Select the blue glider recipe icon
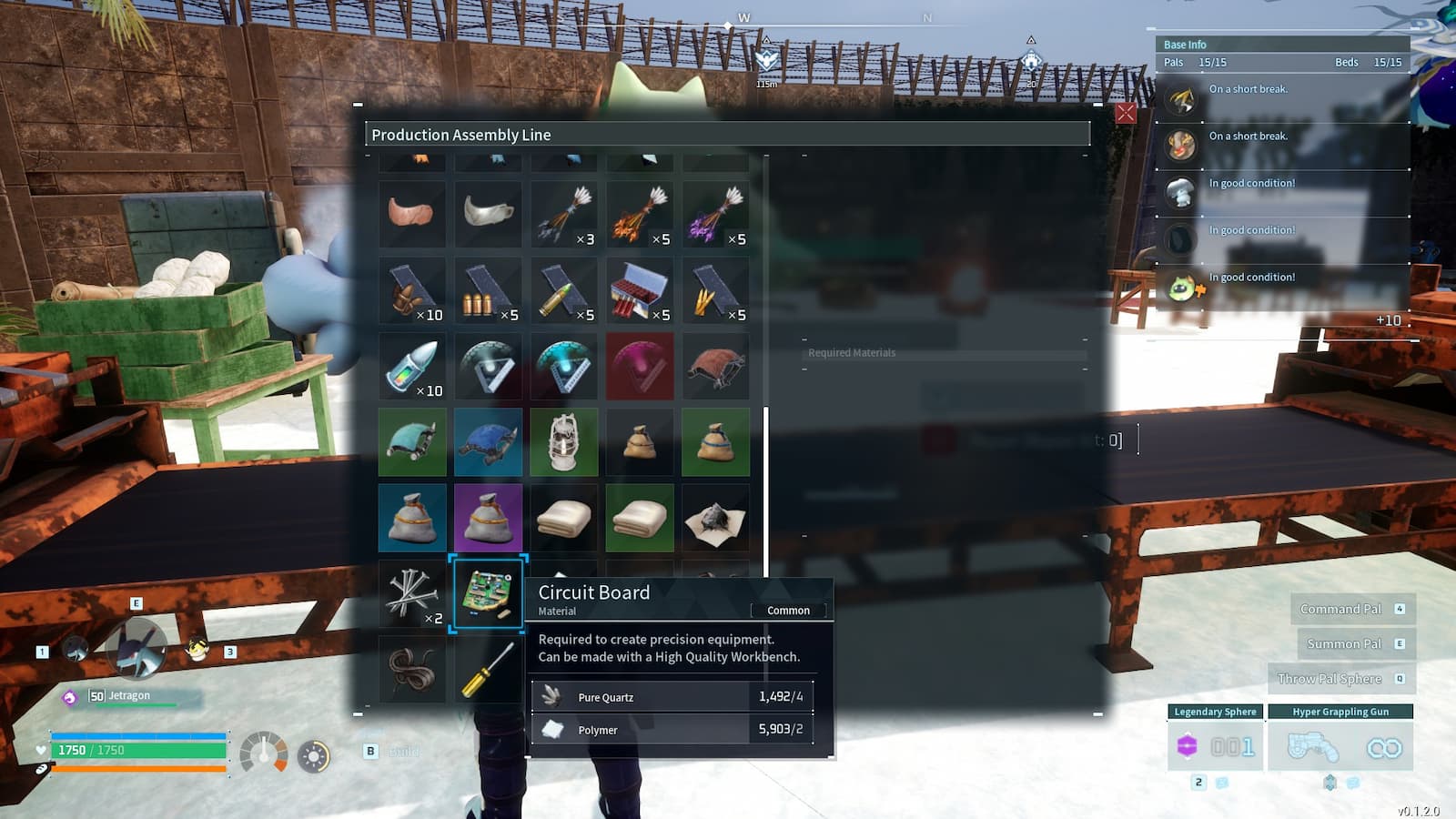This screenshot has height=819, width=1456. click(x=488, y=443)
